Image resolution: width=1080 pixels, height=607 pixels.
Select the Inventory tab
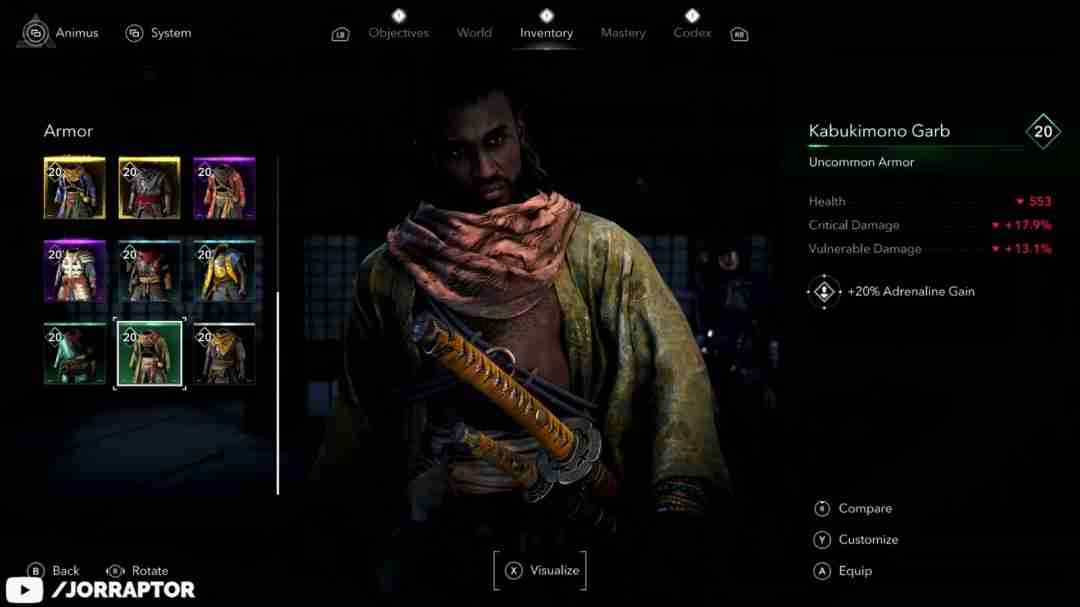point(546,33)
